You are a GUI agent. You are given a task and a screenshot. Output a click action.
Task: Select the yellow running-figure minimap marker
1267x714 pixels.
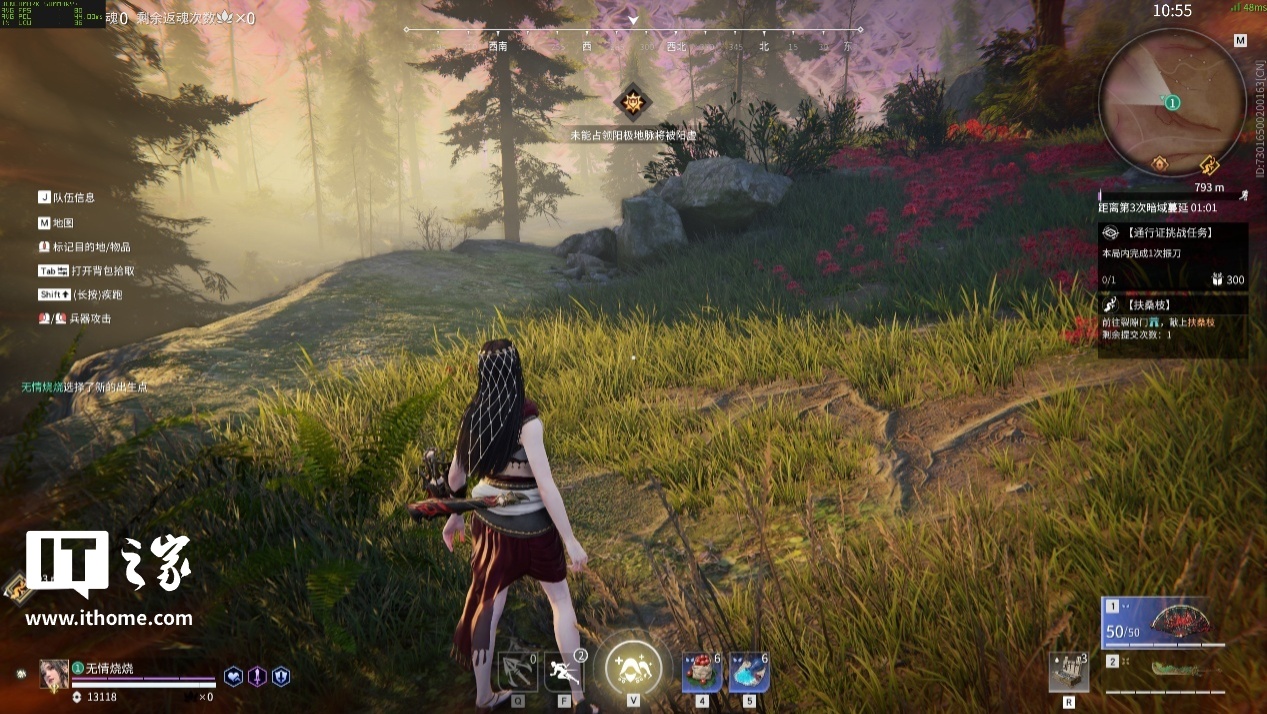[x=1208, y=164]
